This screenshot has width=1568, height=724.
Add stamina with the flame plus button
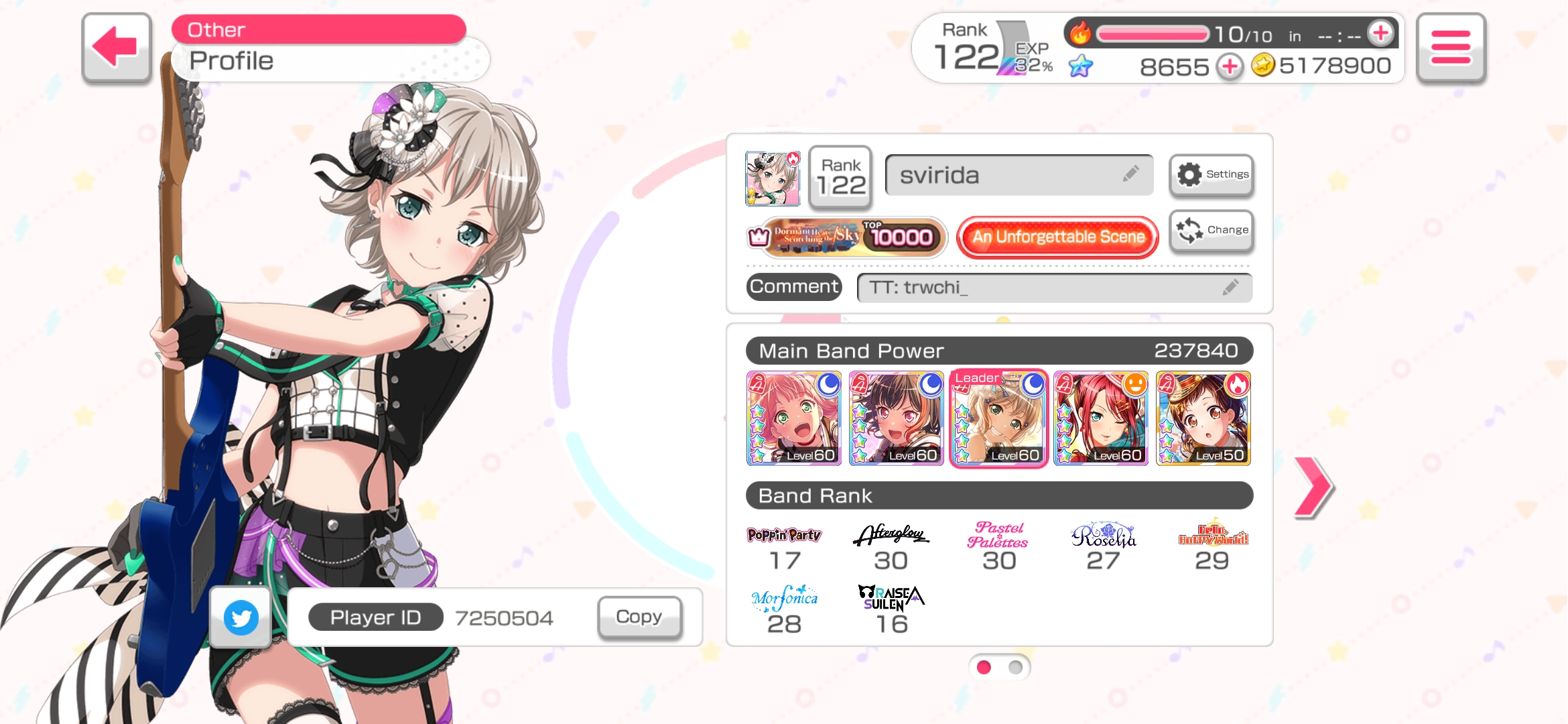click(1380, 33)
